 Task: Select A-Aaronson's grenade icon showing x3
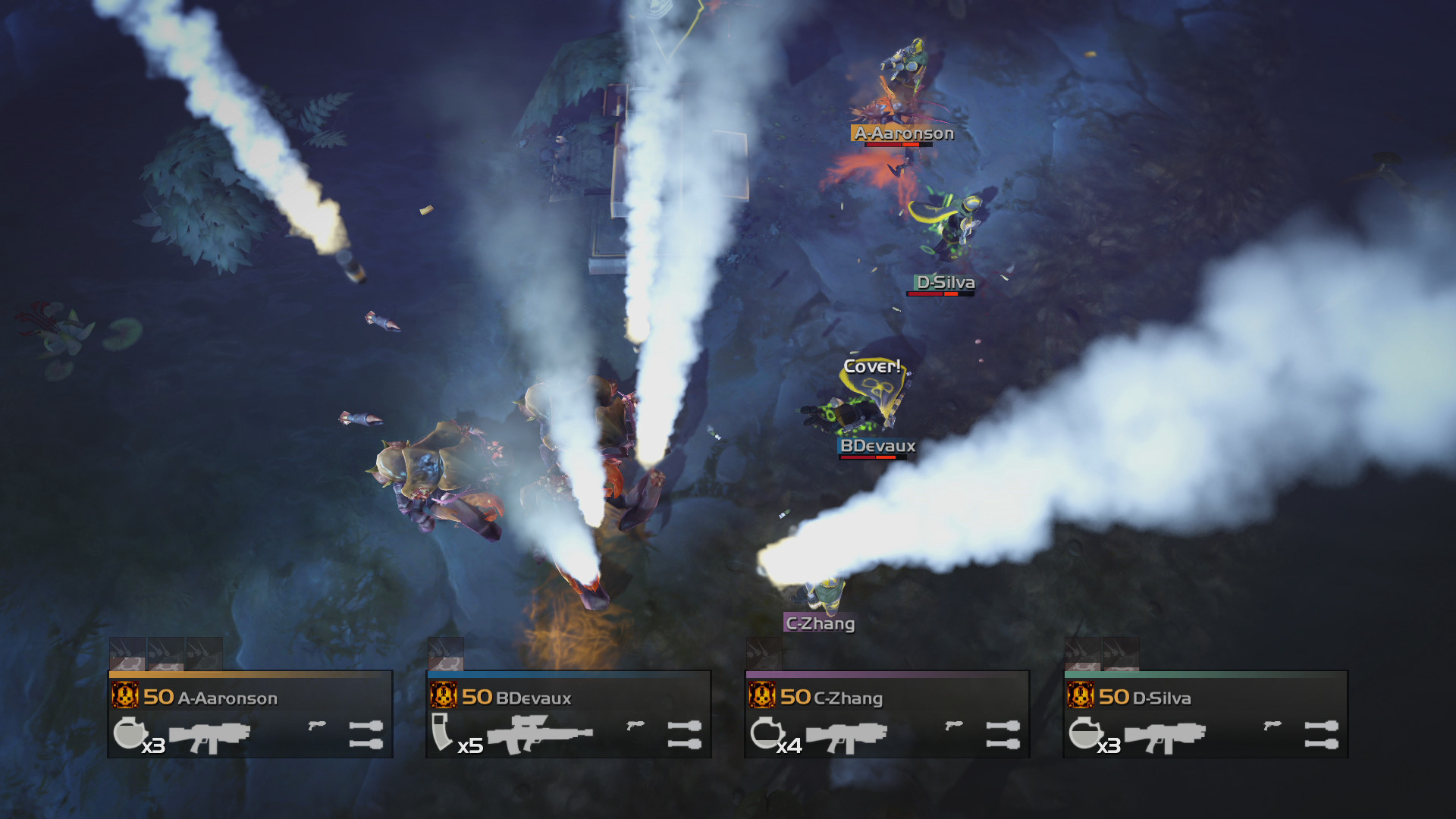pos(133,734)
